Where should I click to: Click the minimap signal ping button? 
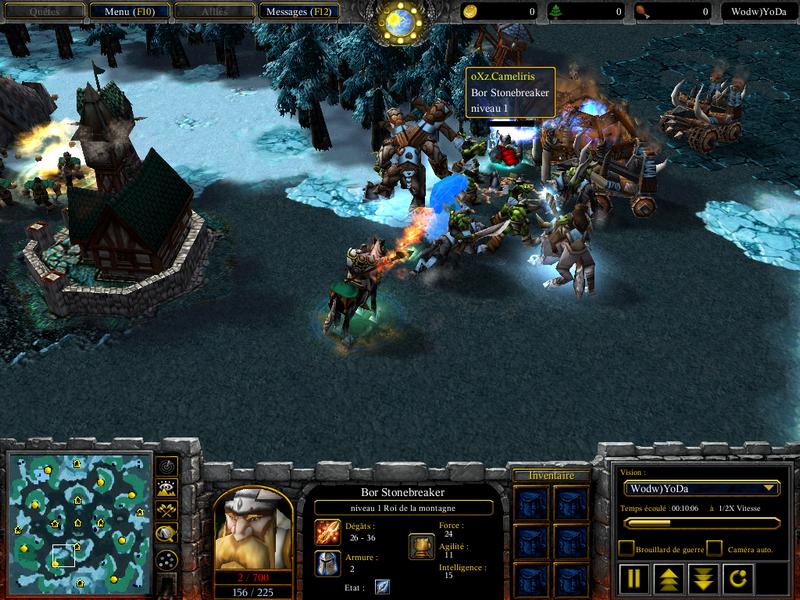tap(167, 467)
